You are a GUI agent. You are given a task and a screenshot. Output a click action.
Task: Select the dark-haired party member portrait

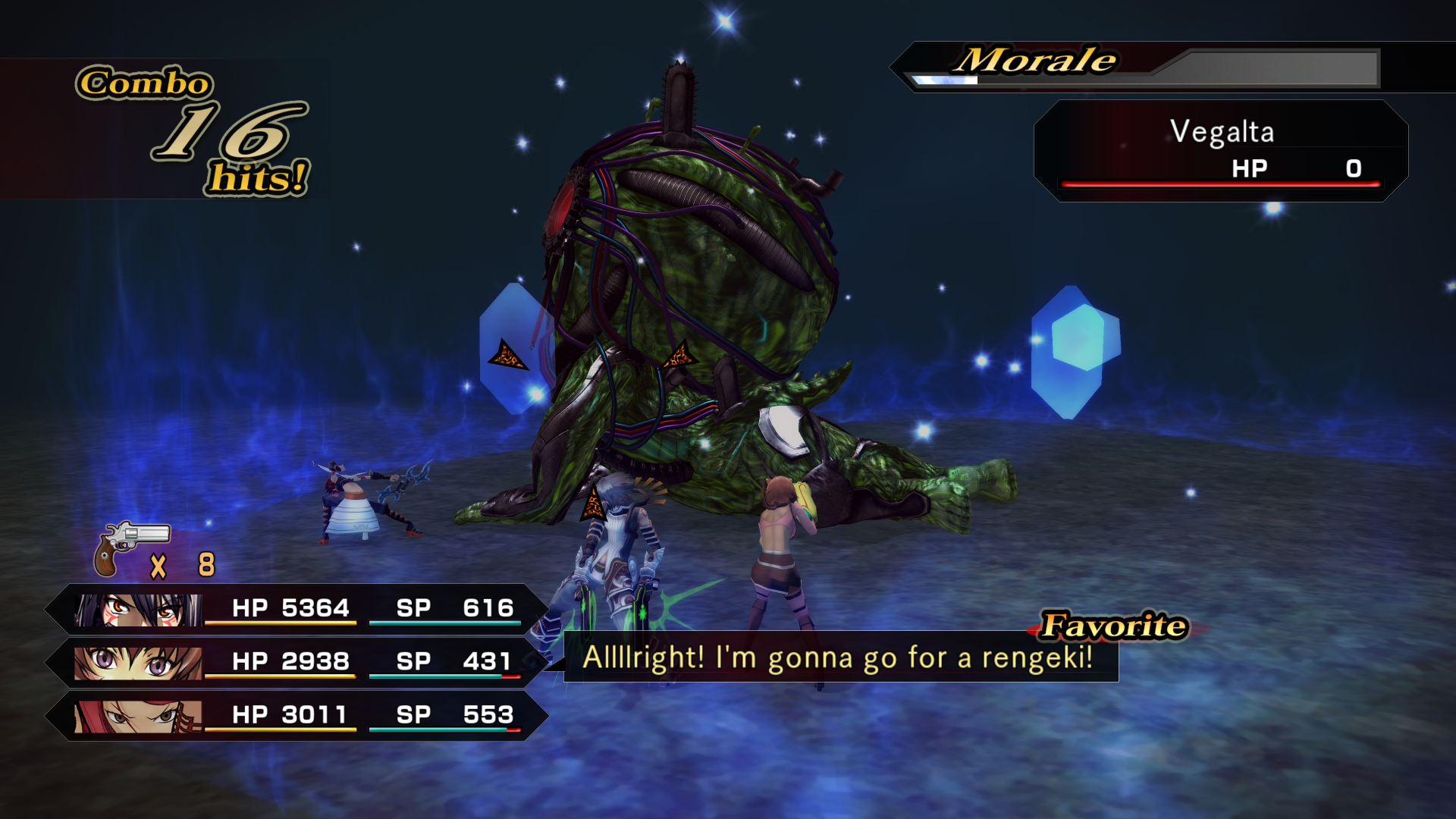pyautogui.click(x=138, y=610)
